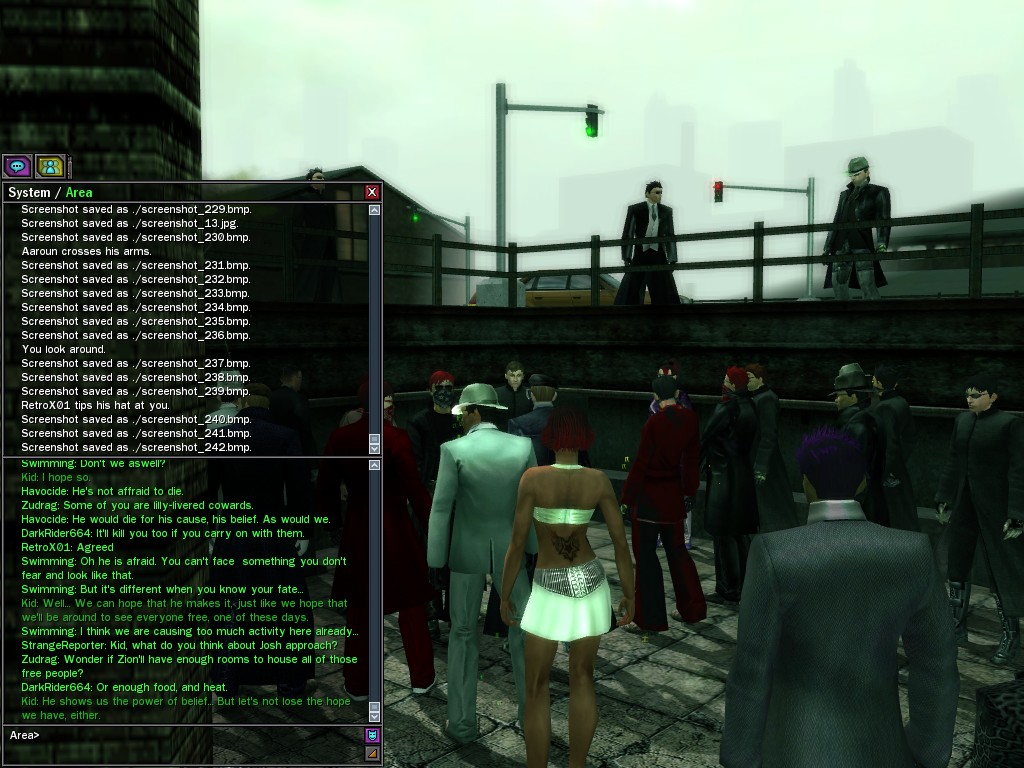This screenshot has height=768, width=1024.
Task: Click the system log scroll-down arrow
Action: 375,446
